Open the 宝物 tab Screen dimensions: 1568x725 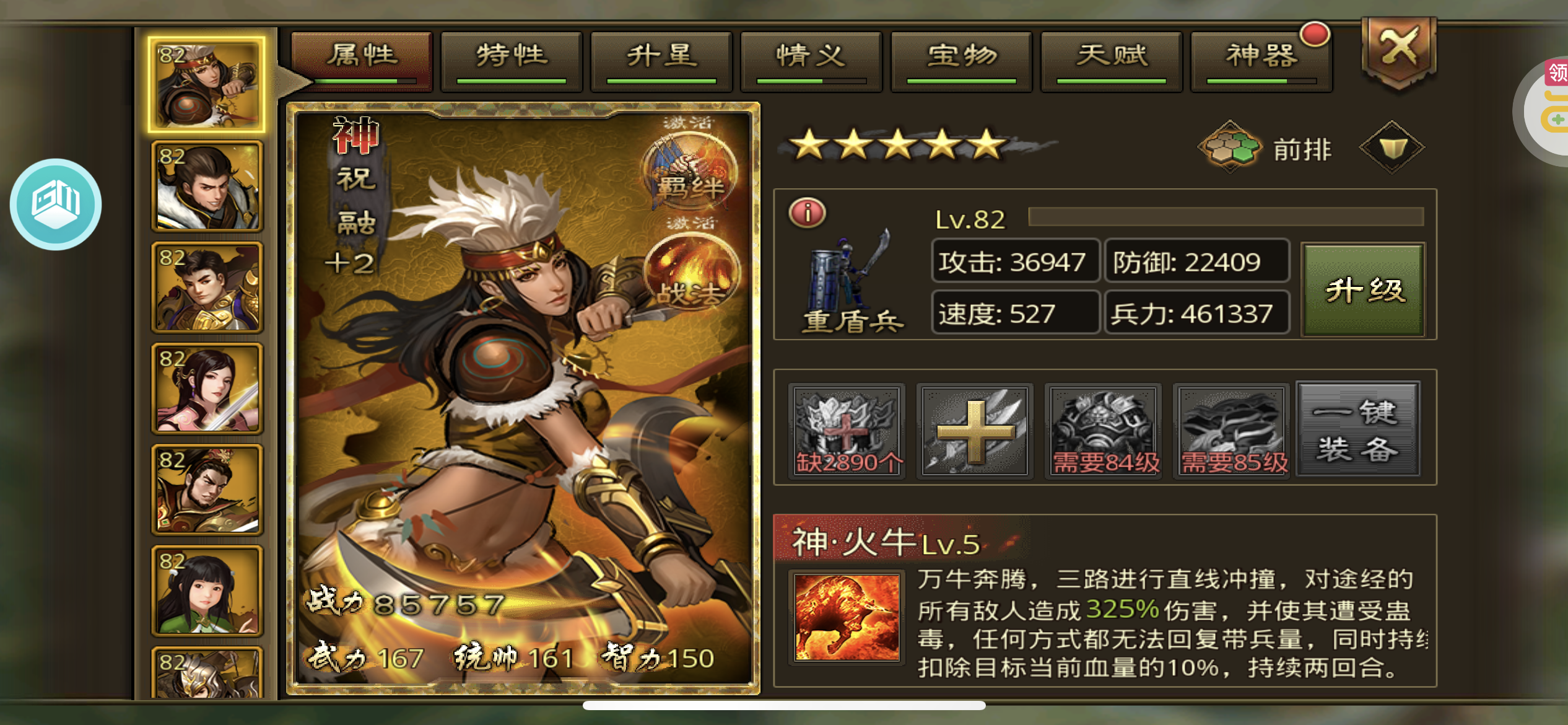point(961,60)
